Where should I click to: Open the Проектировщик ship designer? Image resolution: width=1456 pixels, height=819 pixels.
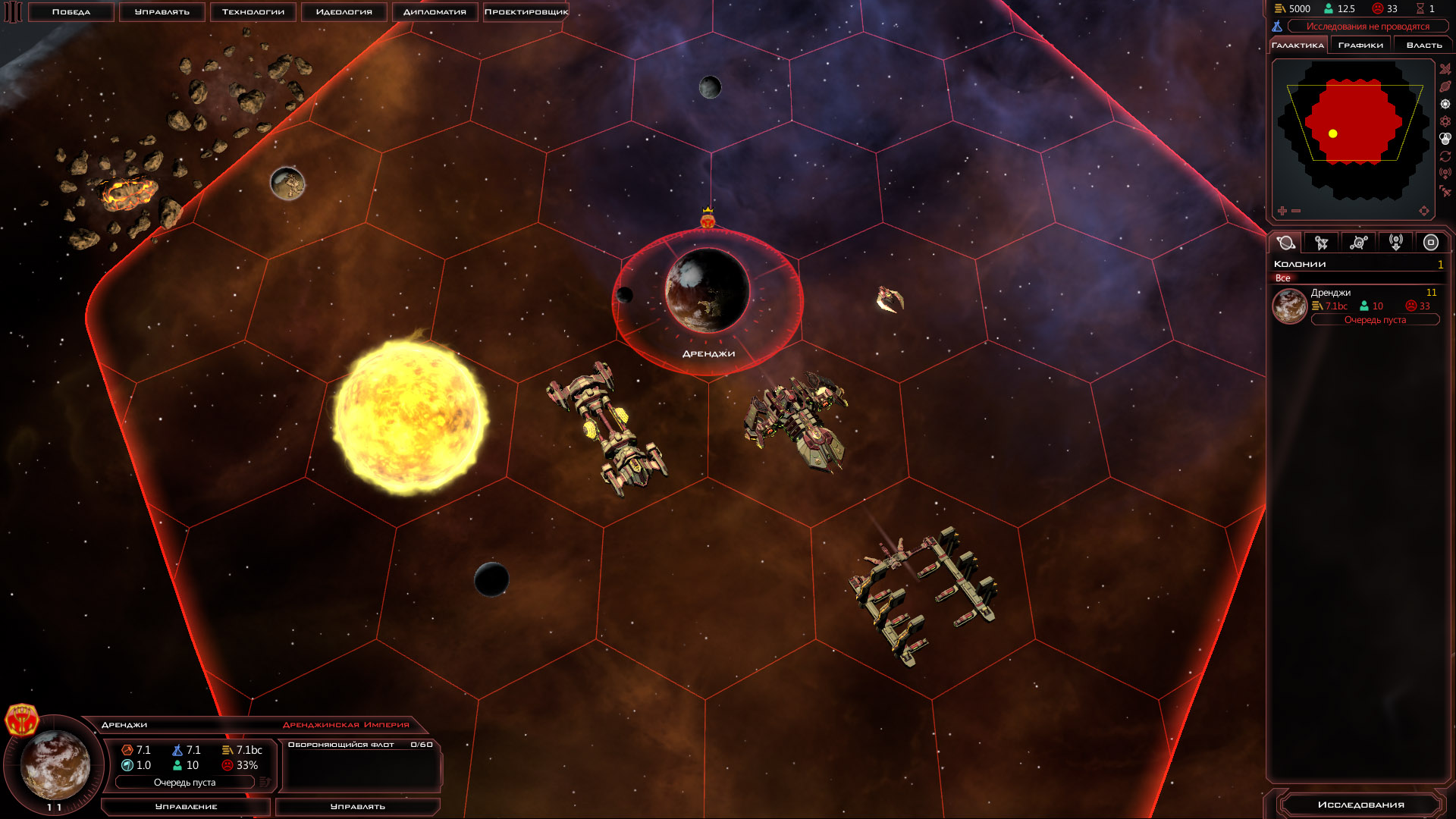coord(526,12)
